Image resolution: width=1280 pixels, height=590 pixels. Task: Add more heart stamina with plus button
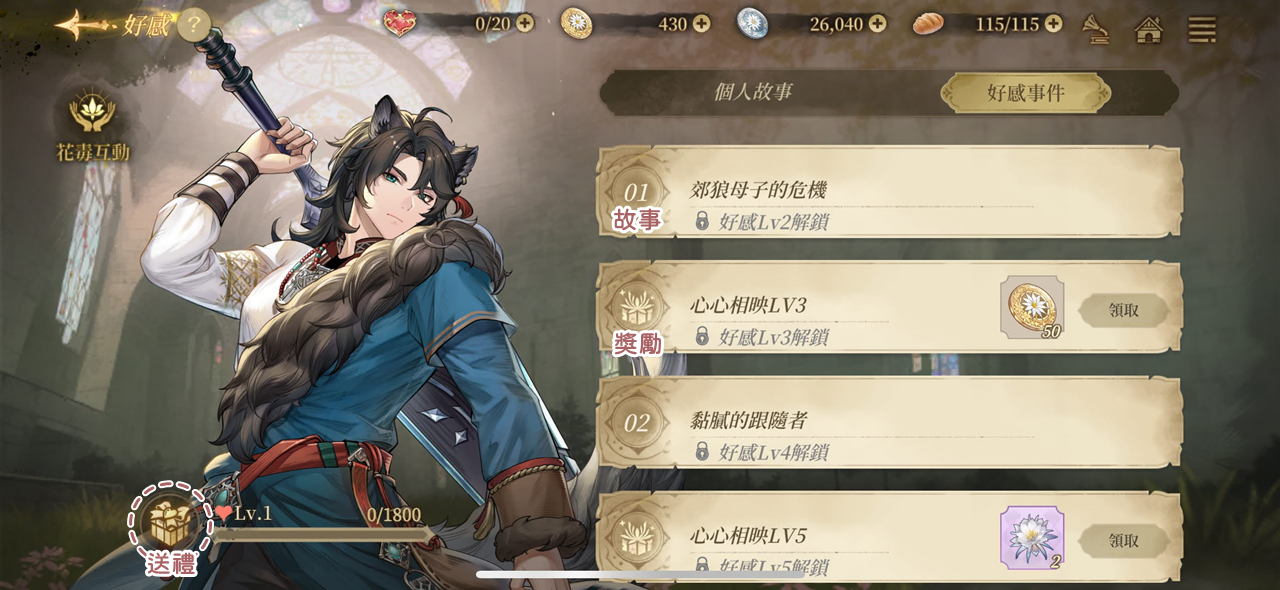pyautogui.click(x=525, y=23)
